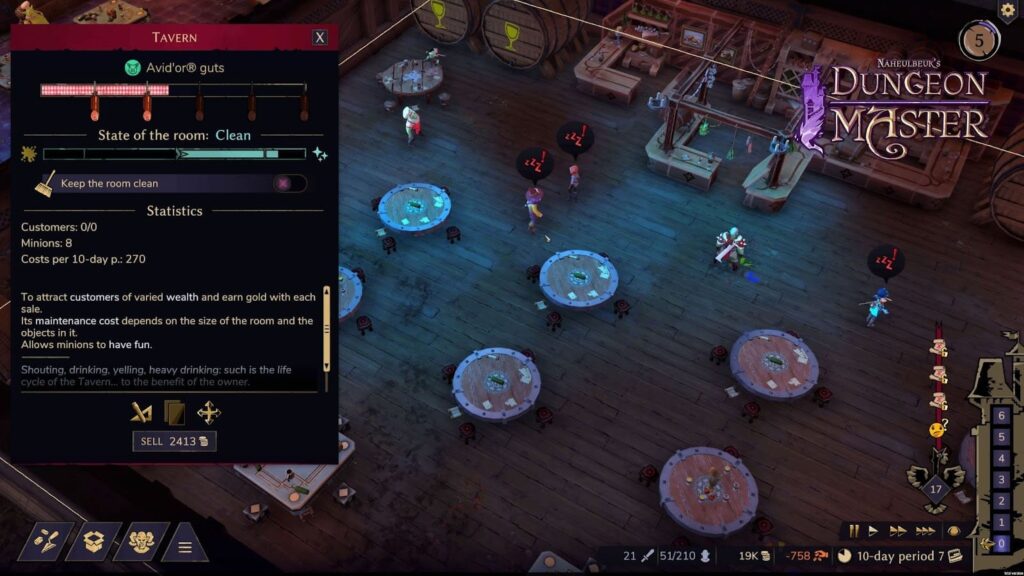The image size is (1024, 576).
Task: Open the open box objects menu
Action: tap(94, 541)
